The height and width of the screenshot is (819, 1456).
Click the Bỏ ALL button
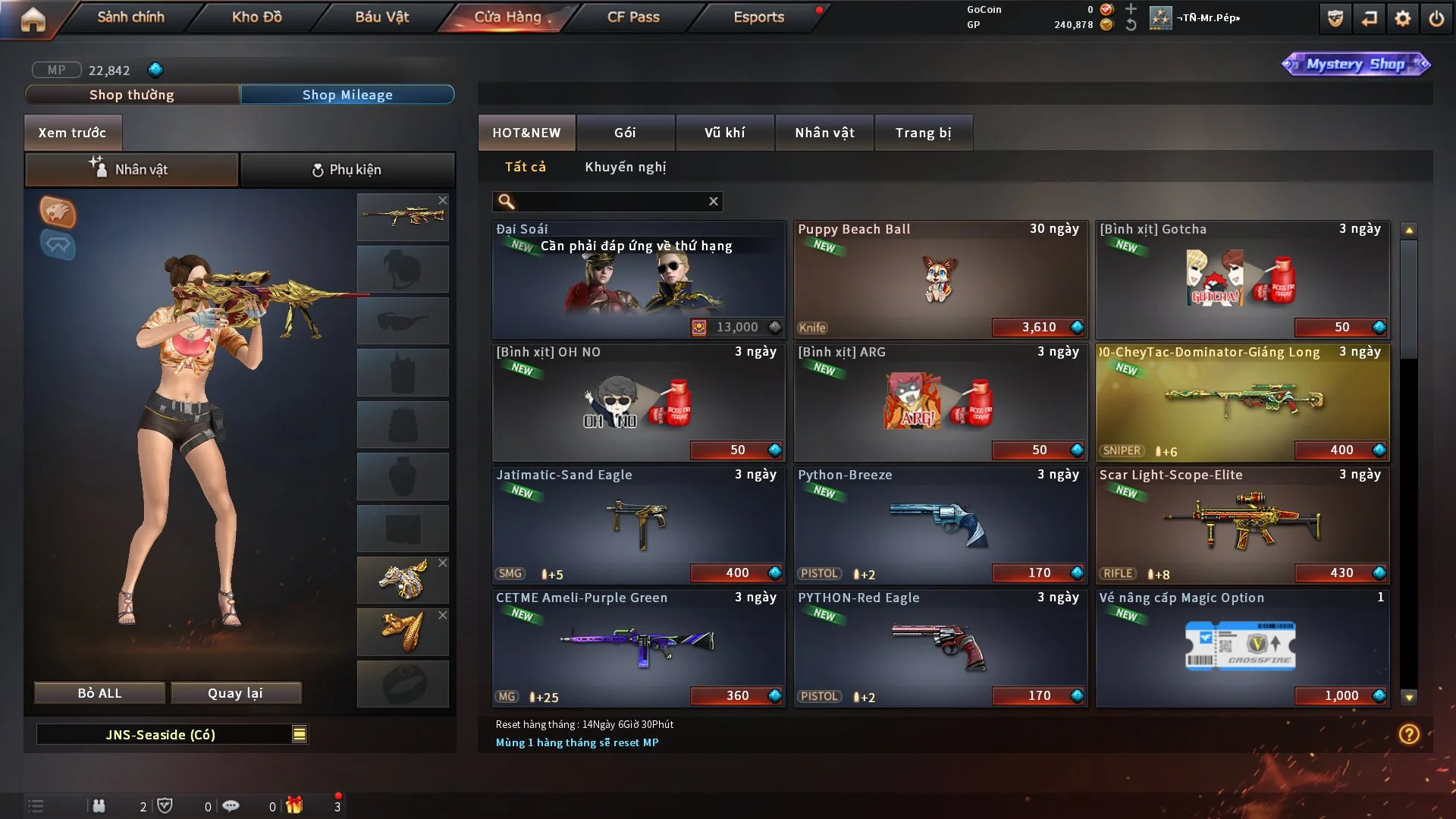tap(99, 693)
